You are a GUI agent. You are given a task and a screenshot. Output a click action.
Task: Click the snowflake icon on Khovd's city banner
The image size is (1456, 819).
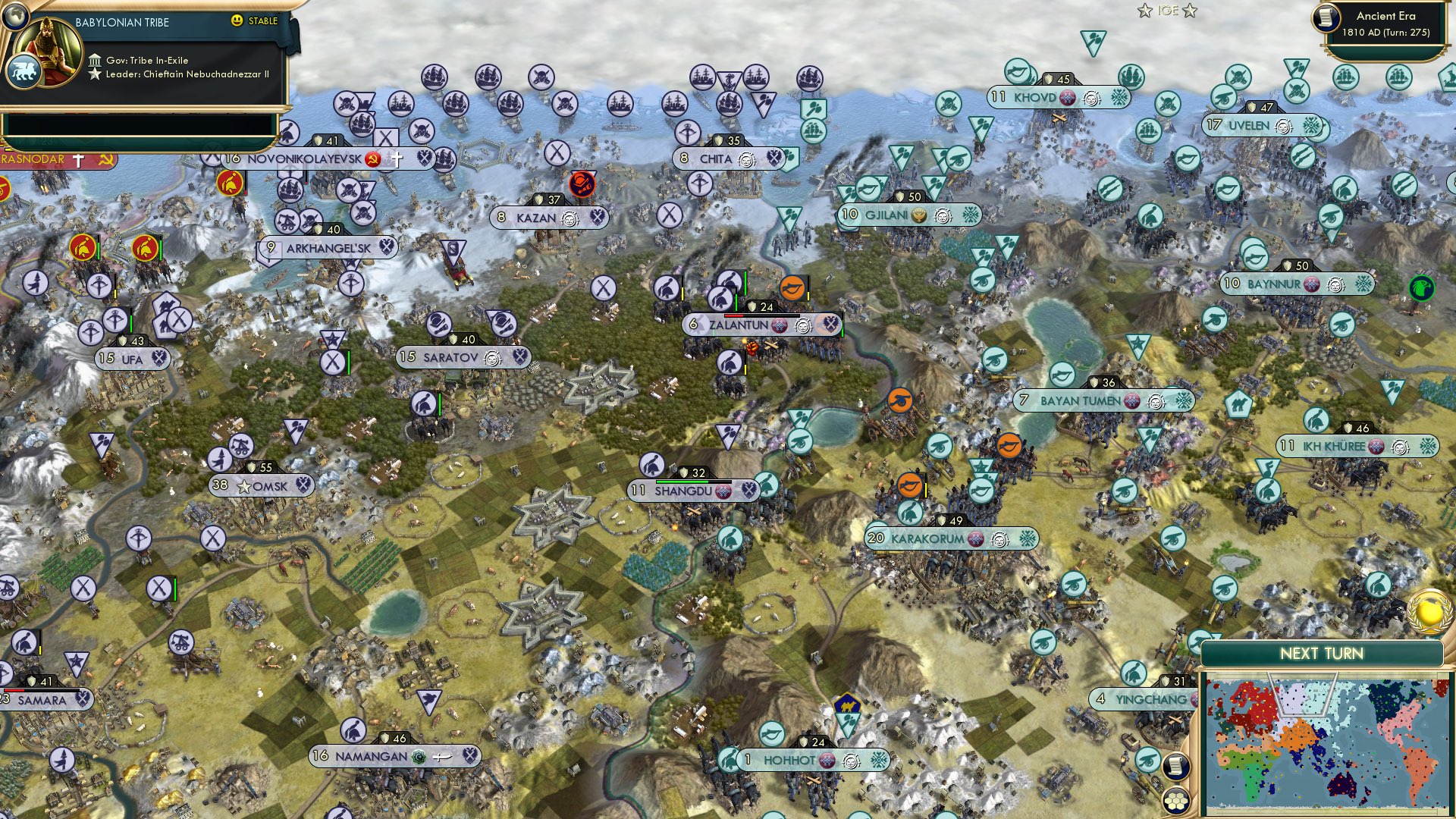(x=1119, y=97)
